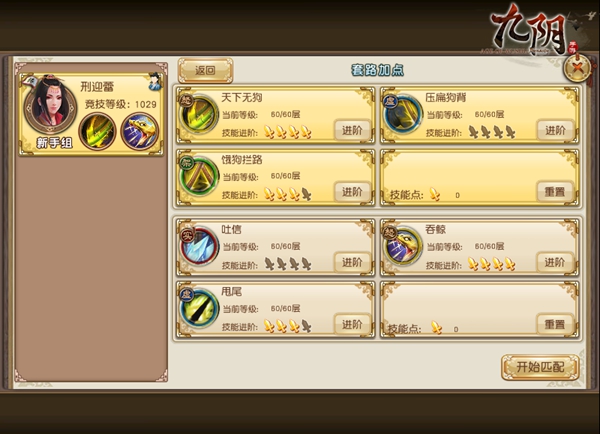The height and width of the screenshot is (434, 600).
Task: Select the green staff skill set icon on the player card
Action: click(97, 130)
